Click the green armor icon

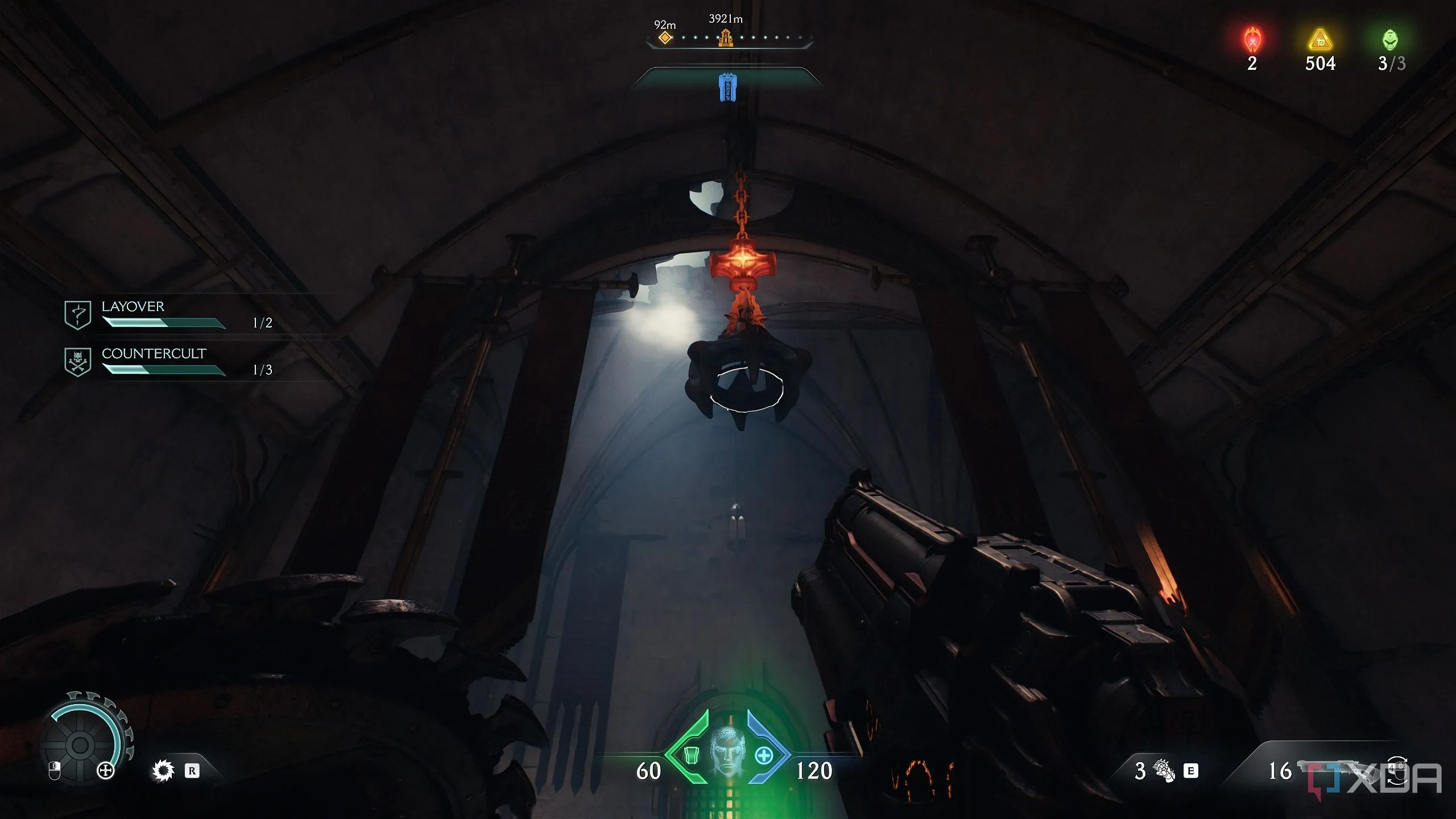point(691,756)
